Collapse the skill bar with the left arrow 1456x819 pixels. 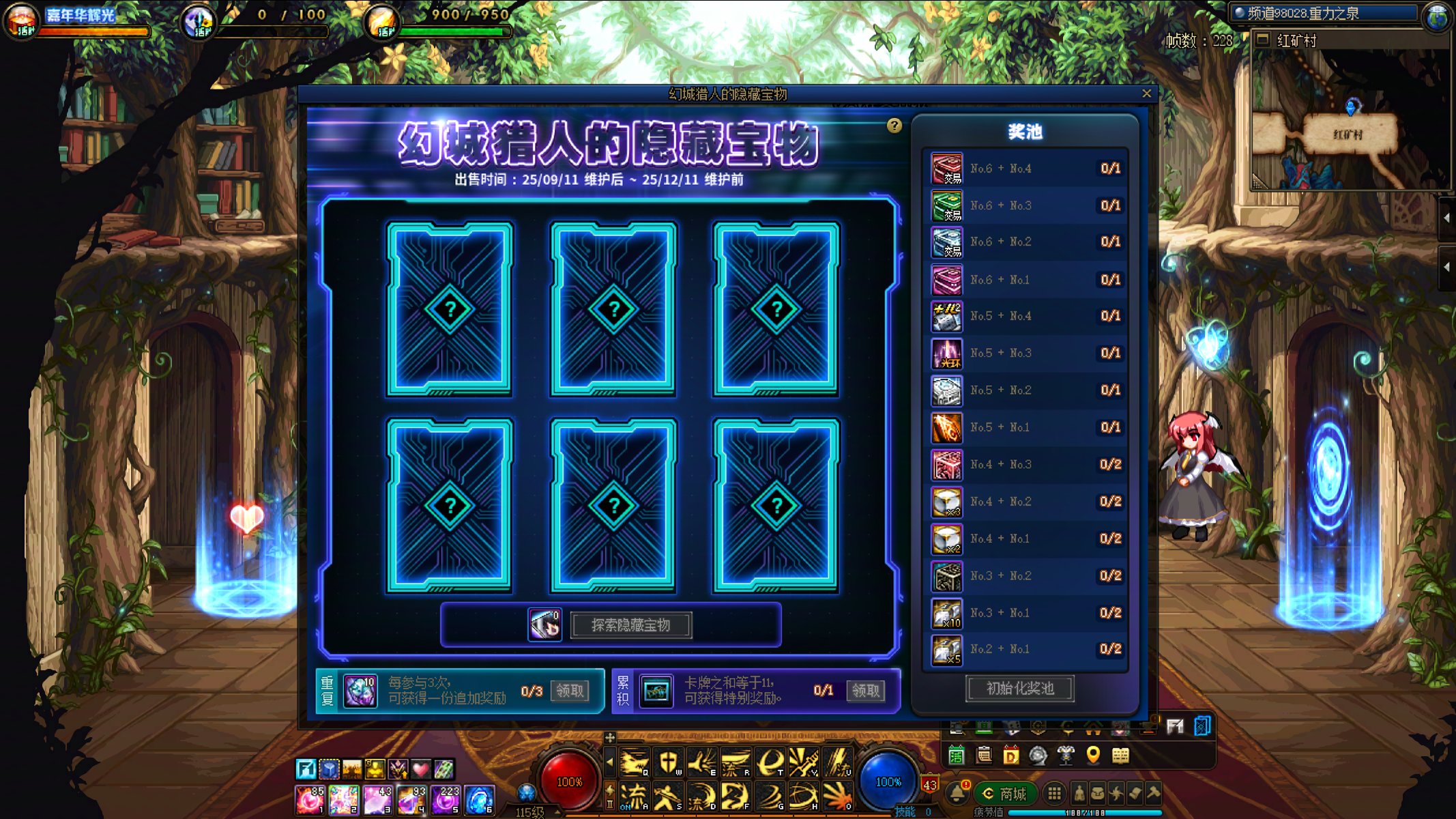click(610, 761)
